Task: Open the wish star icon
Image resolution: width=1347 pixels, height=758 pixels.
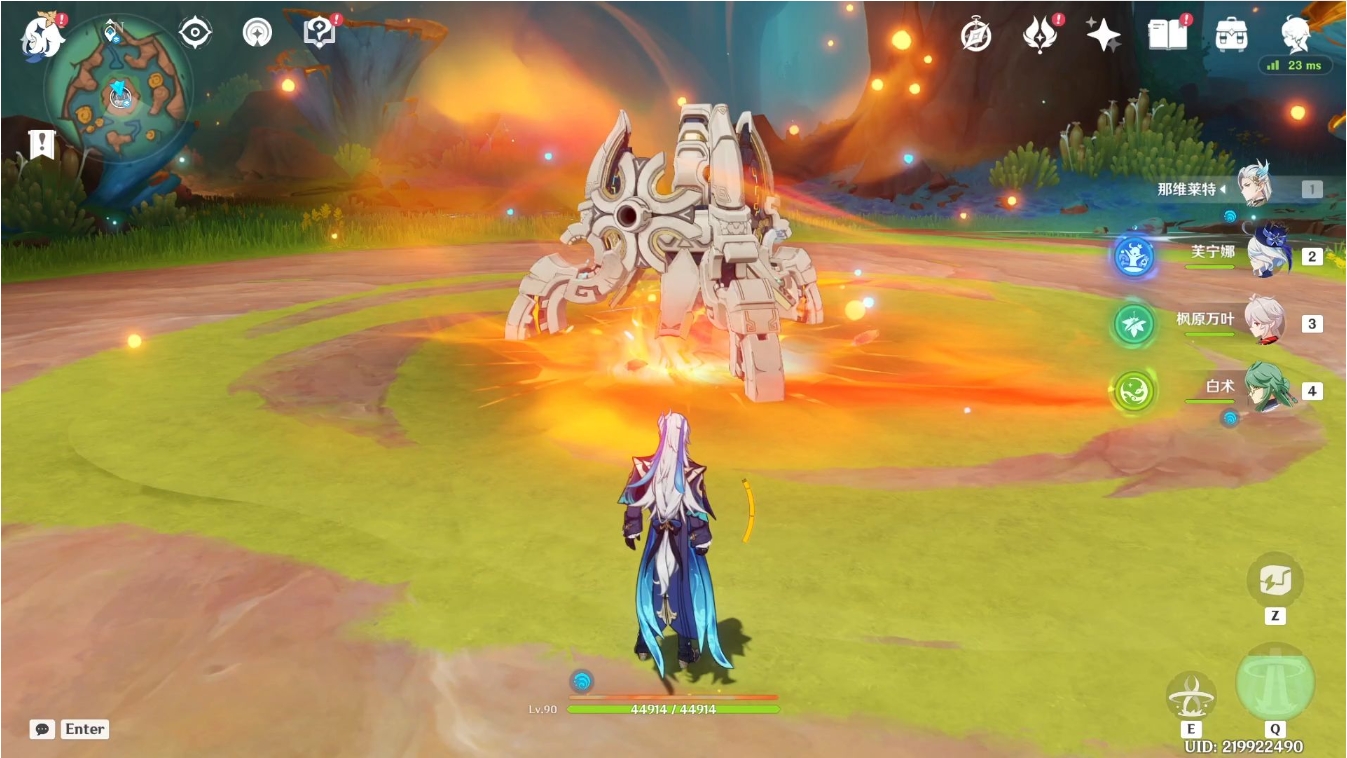Action: click(x=1104, y=35)
